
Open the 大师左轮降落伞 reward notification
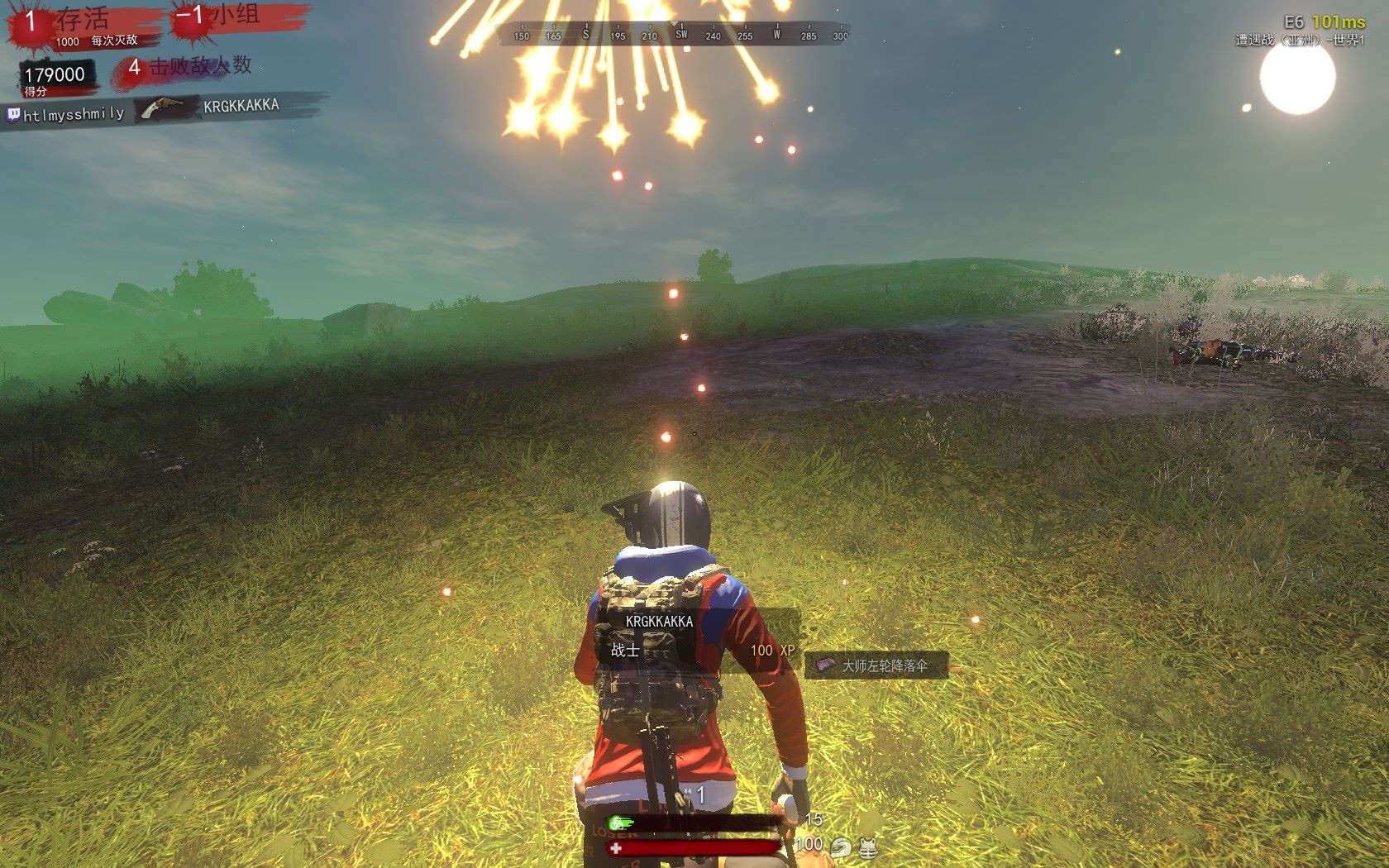click(x=876, y=665)
